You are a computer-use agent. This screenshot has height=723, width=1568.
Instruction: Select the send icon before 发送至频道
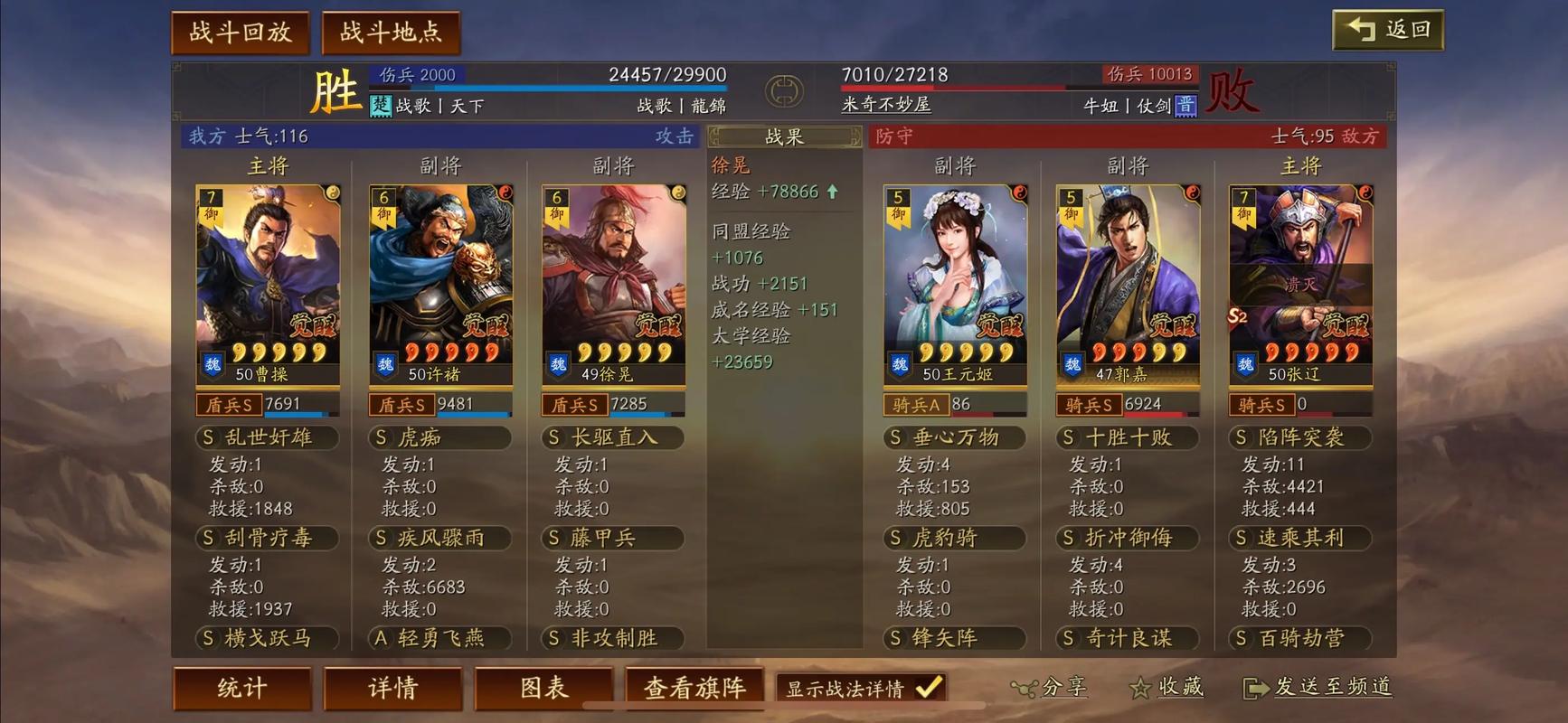[x=1257, y=689]
